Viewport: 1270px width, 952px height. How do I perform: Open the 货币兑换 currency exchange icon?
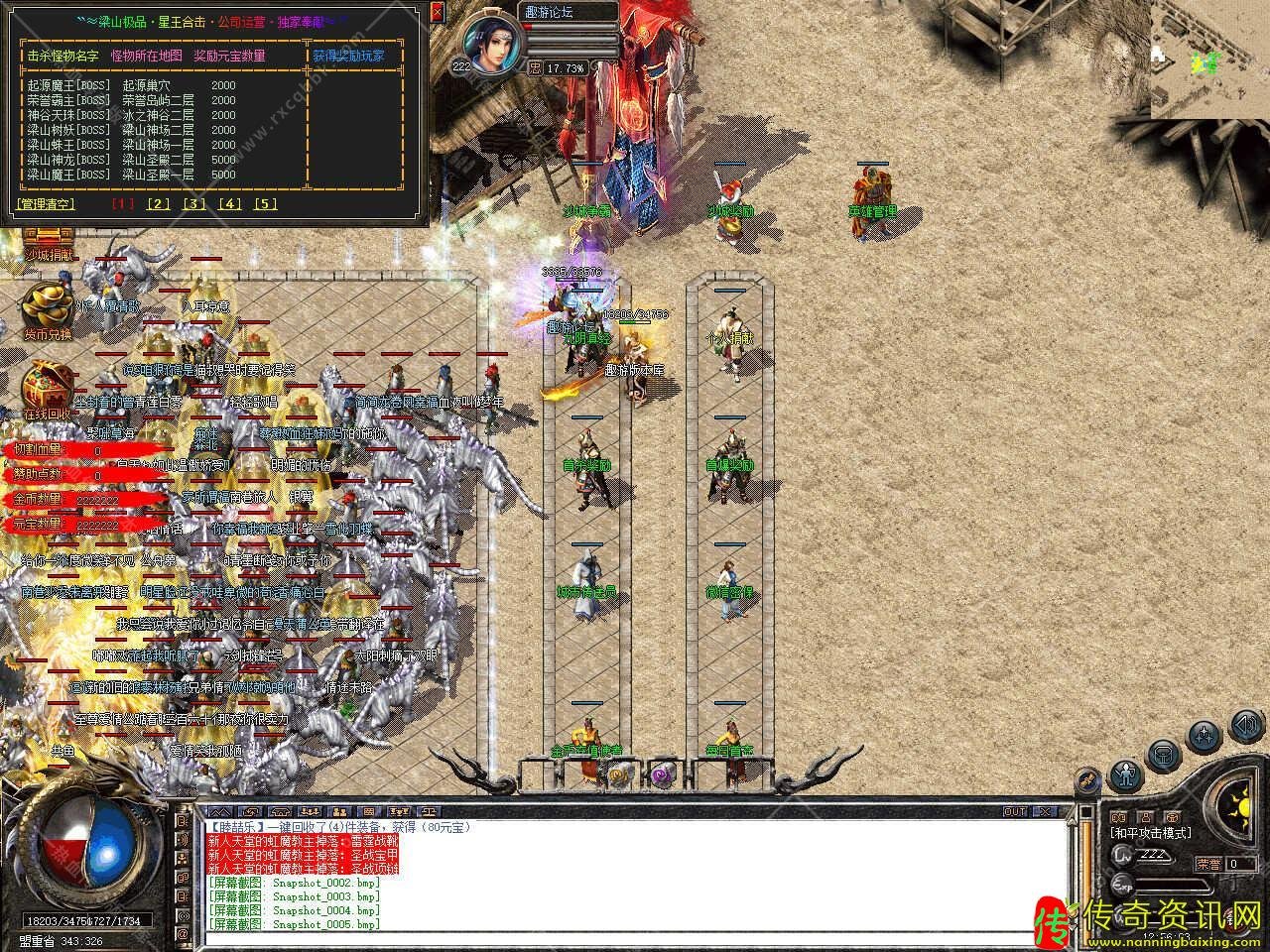47,309
